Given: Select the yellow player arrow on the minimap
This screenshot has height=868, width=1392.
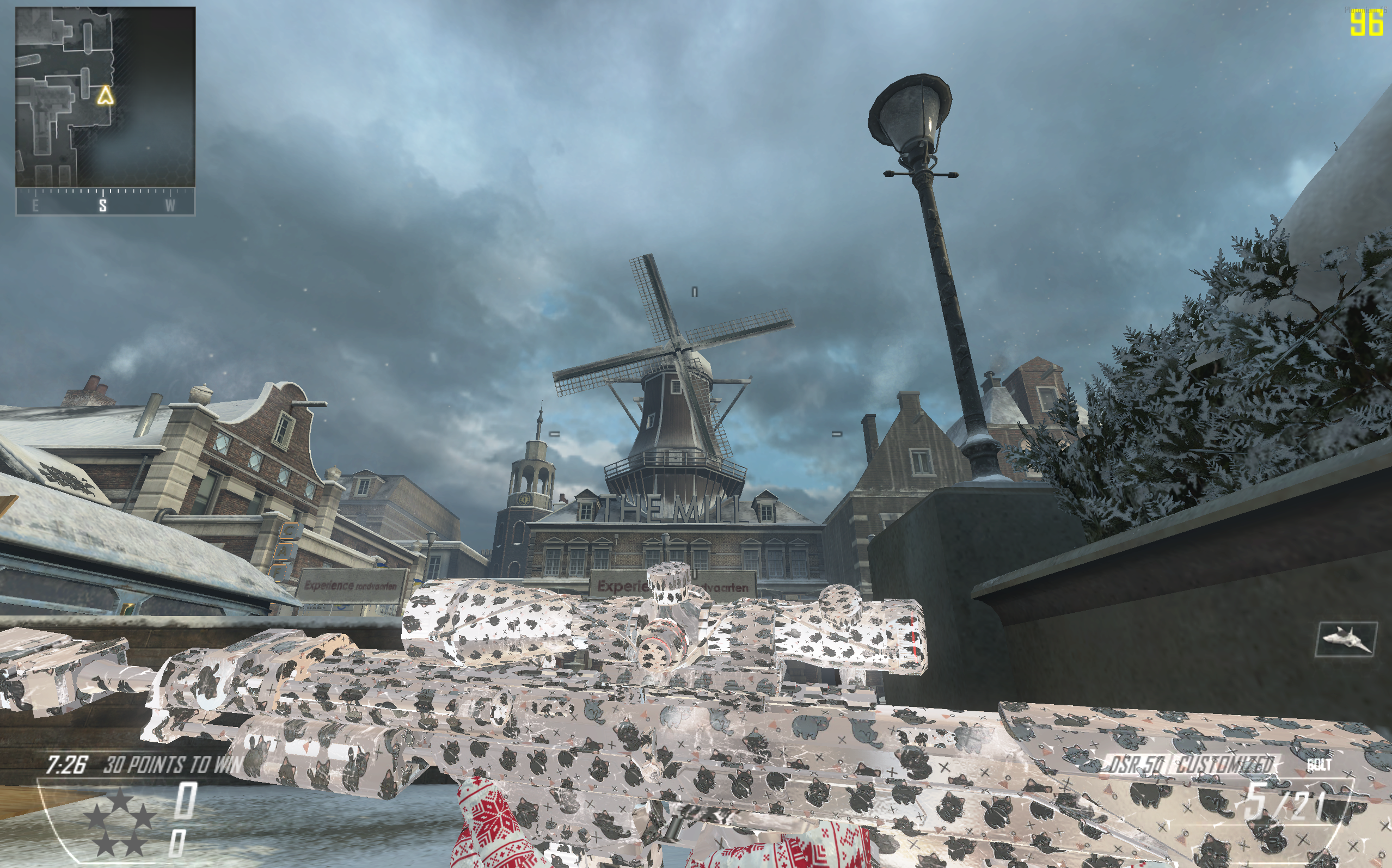Looking at the screenshot, I should [x=105, y=95].
